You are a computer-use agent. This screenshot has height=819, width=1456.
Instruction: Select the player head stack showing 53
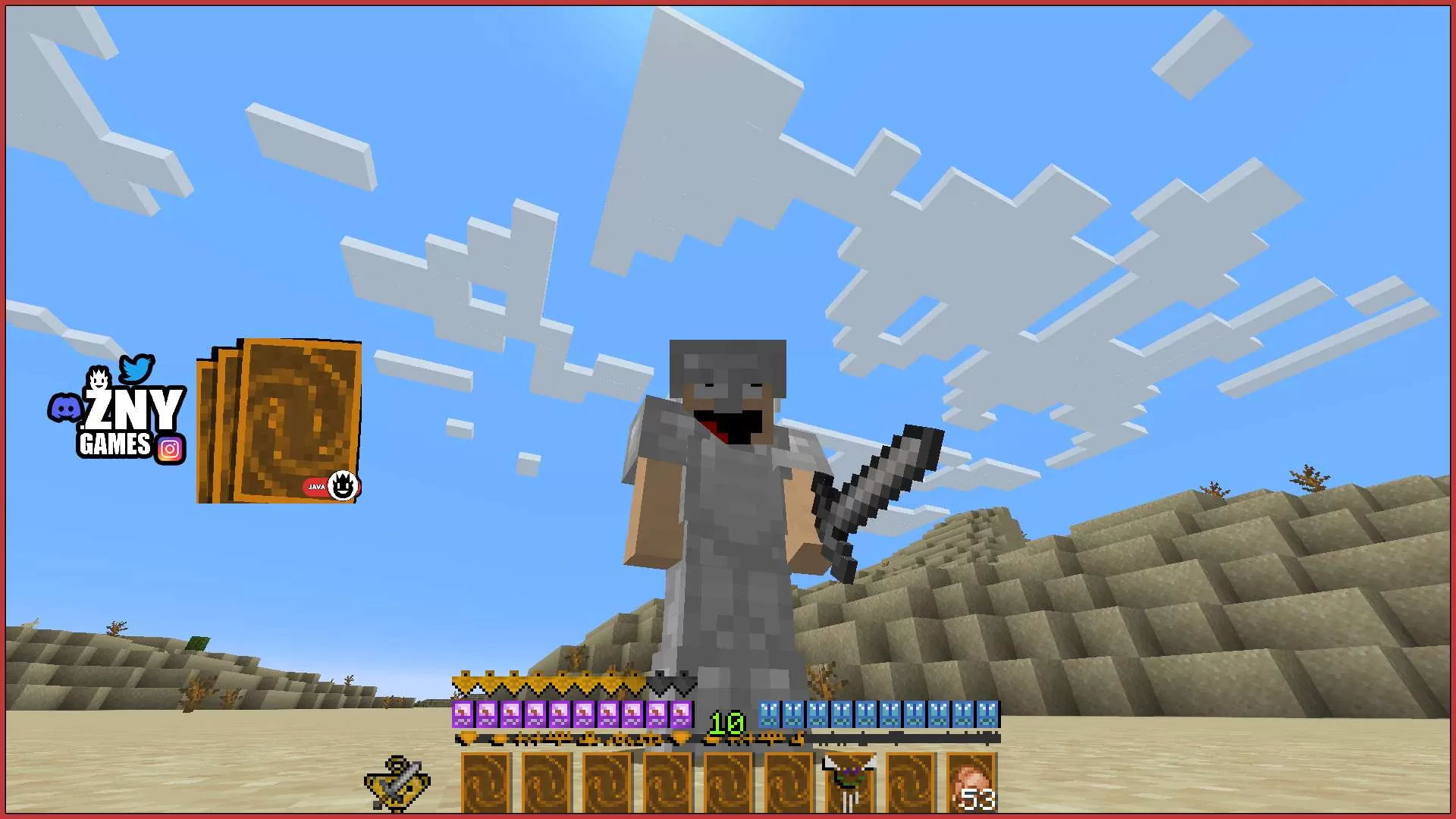click(x=971, y=779)
